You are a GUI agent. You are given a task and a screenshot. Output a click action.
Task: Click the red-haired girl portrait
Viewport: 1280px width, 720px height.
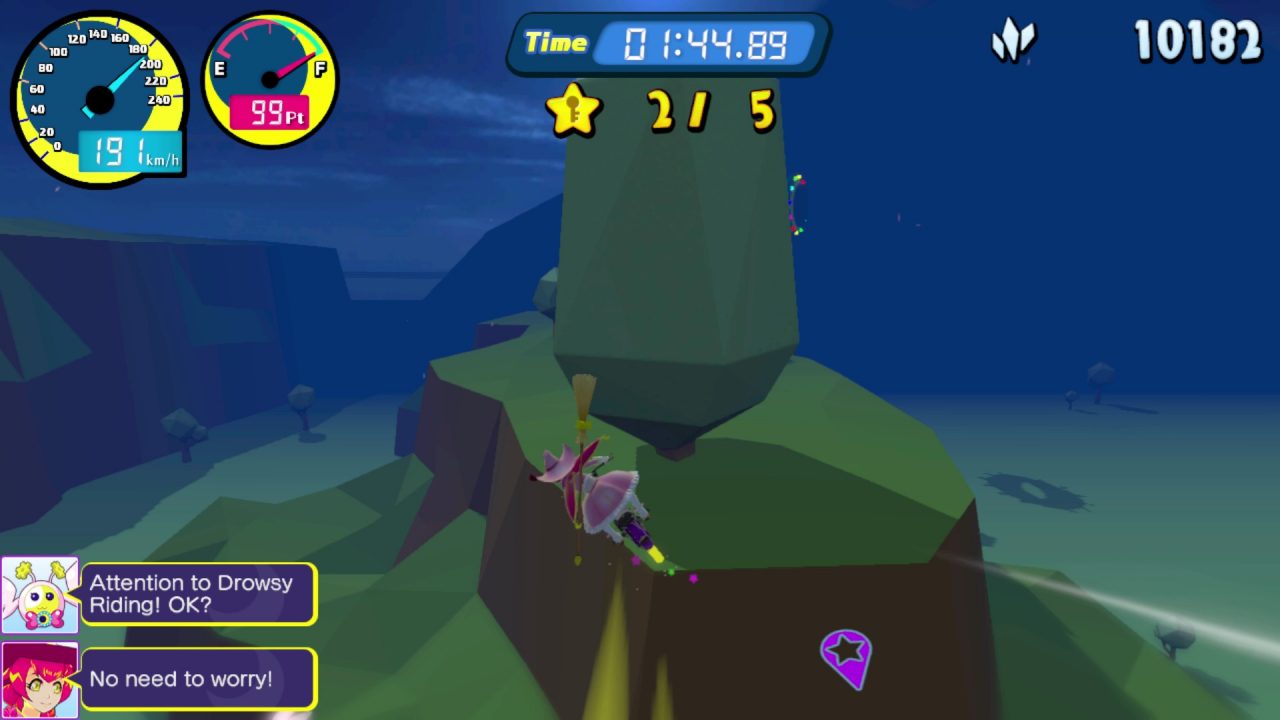click(x=40, y=678)
